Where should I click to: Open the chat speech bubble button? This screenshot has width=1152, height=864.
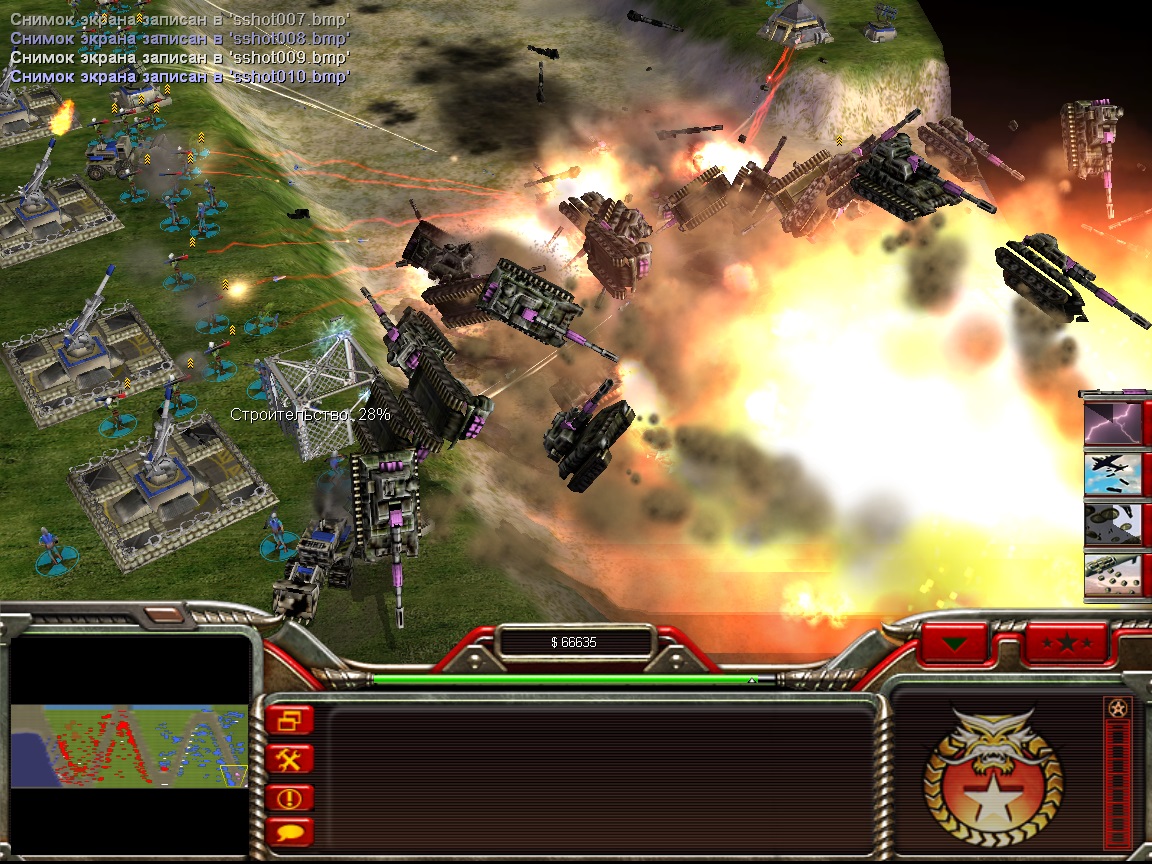pyautogui.click(x=290, y=832)
